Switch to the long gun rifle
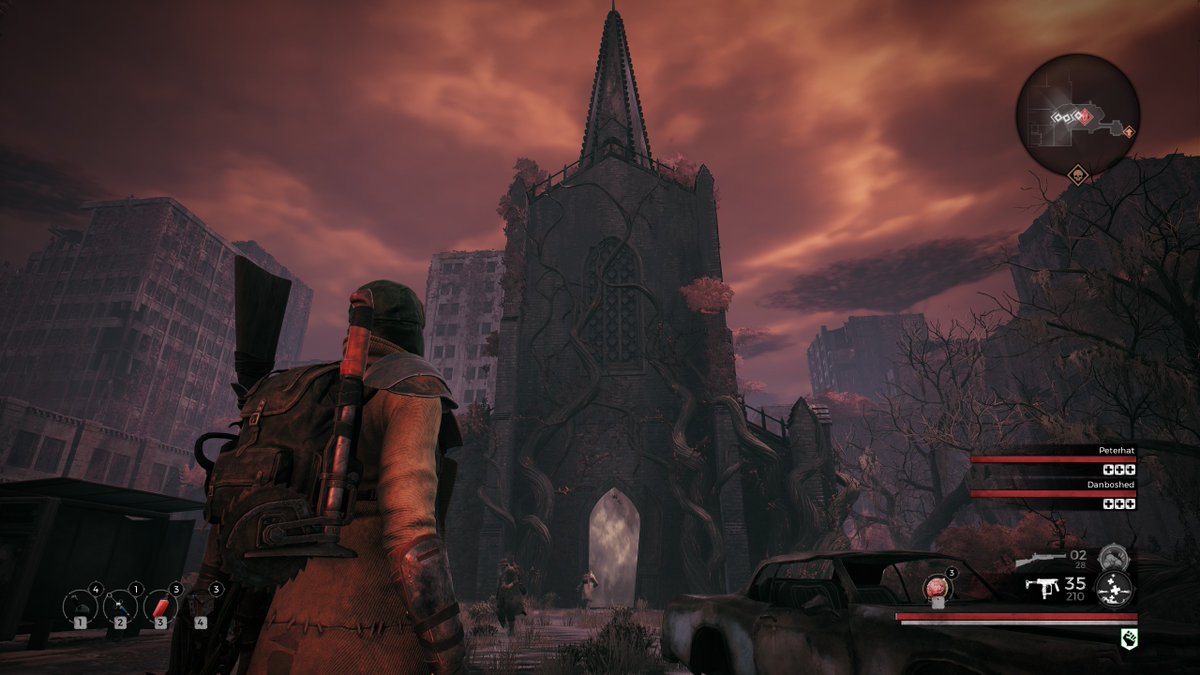Viewport: 1200px width, 675px height. pyautogui.click(x=1040, y=559)
